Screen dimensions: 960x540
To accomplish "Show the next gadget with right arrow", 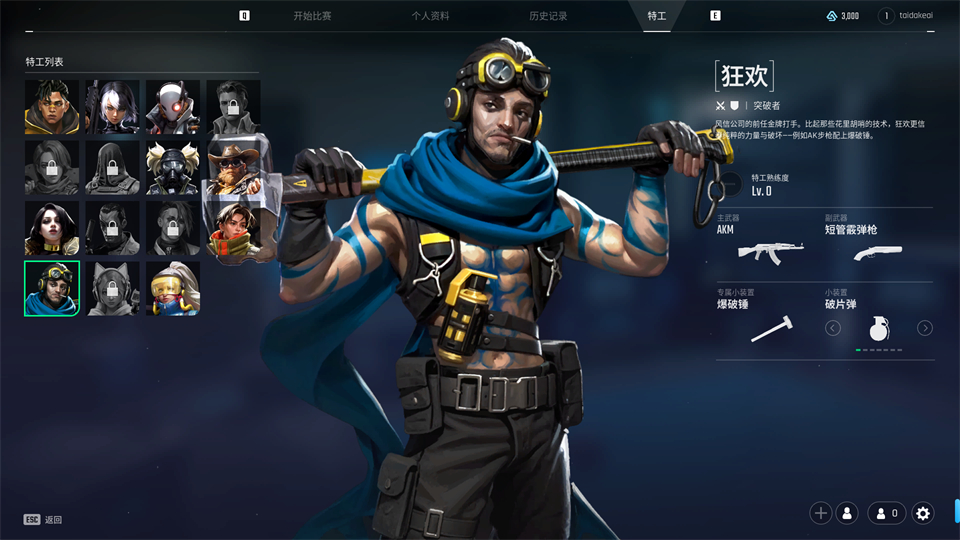I will (x=925, y=328).
